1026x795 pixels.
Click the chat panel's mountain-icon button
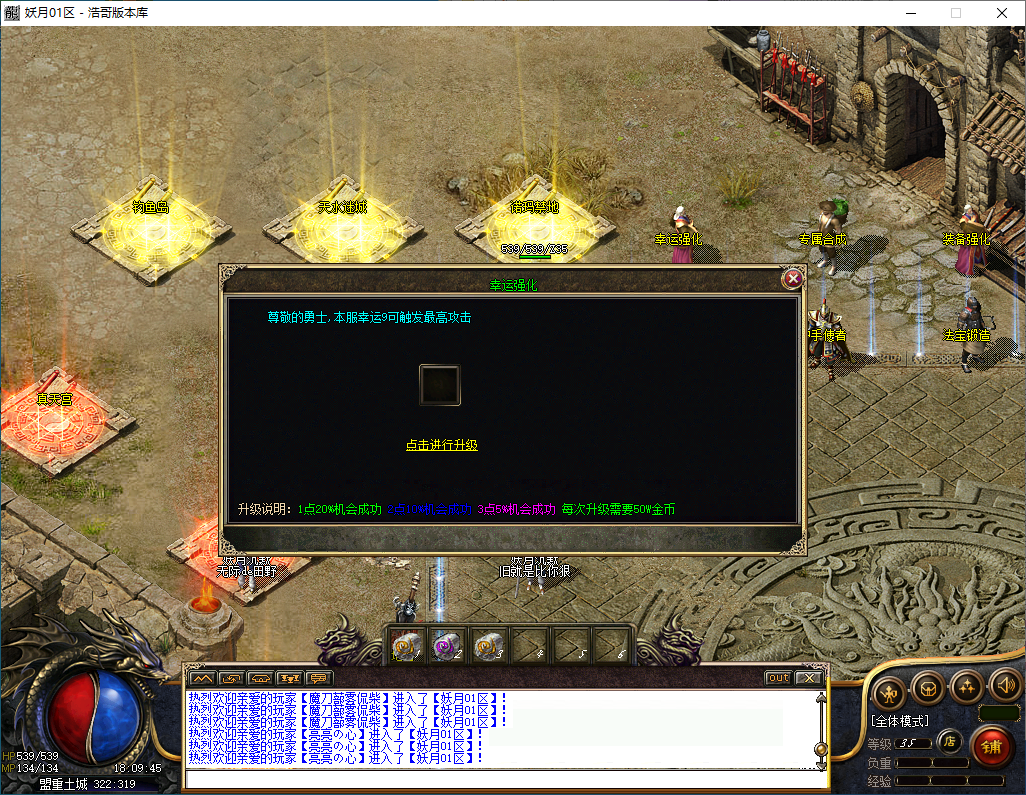click(x=201, y=678)
